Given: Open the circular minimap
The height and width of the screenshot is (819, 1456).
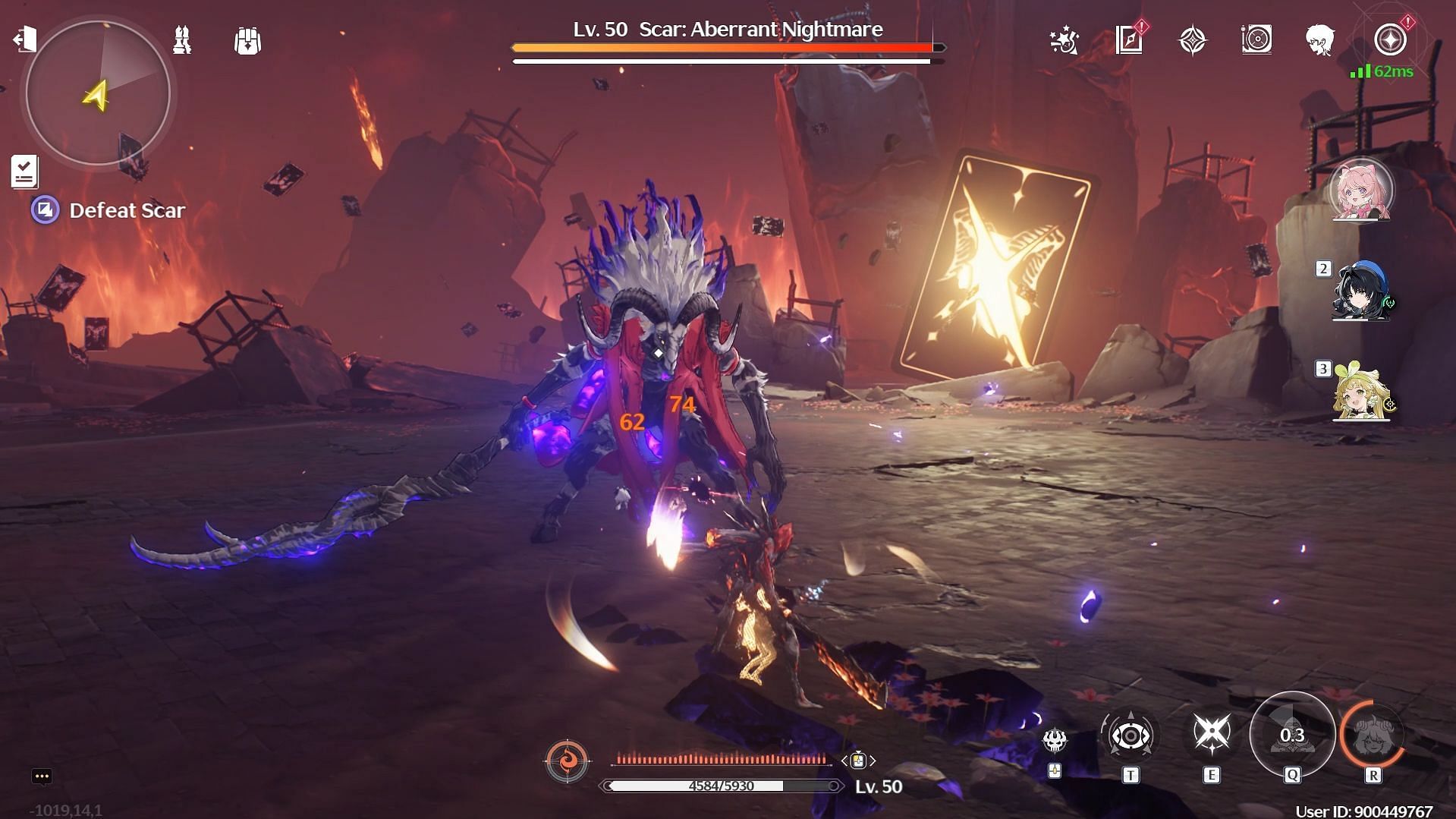Looking at the screenshot, I should pos(98,93).
